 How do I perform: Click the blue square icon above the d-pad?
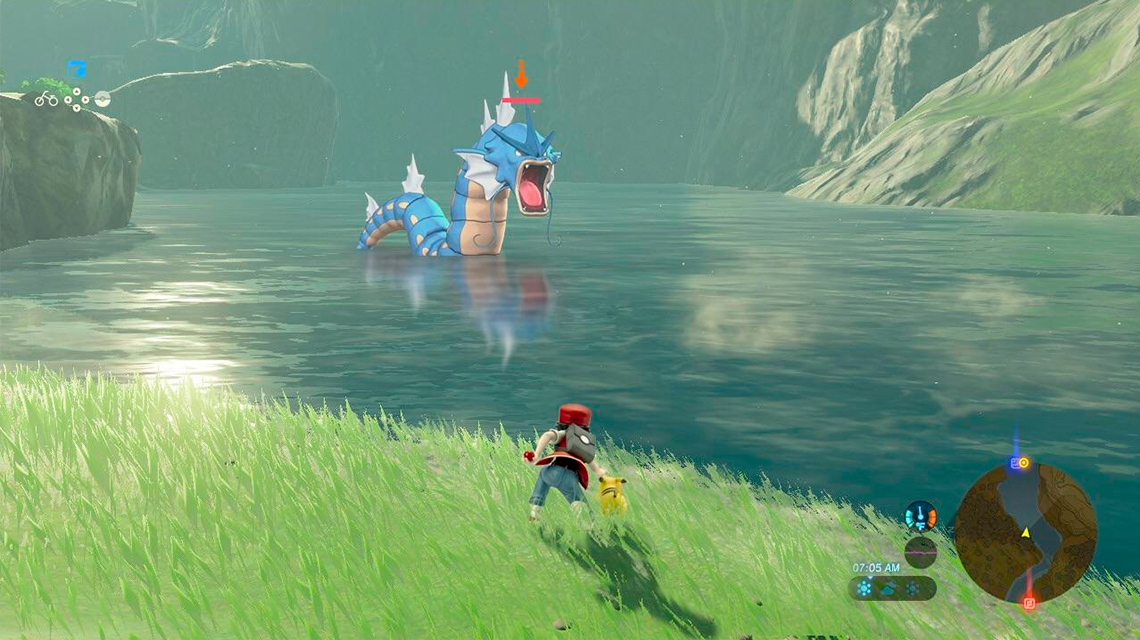pos(76,69)
